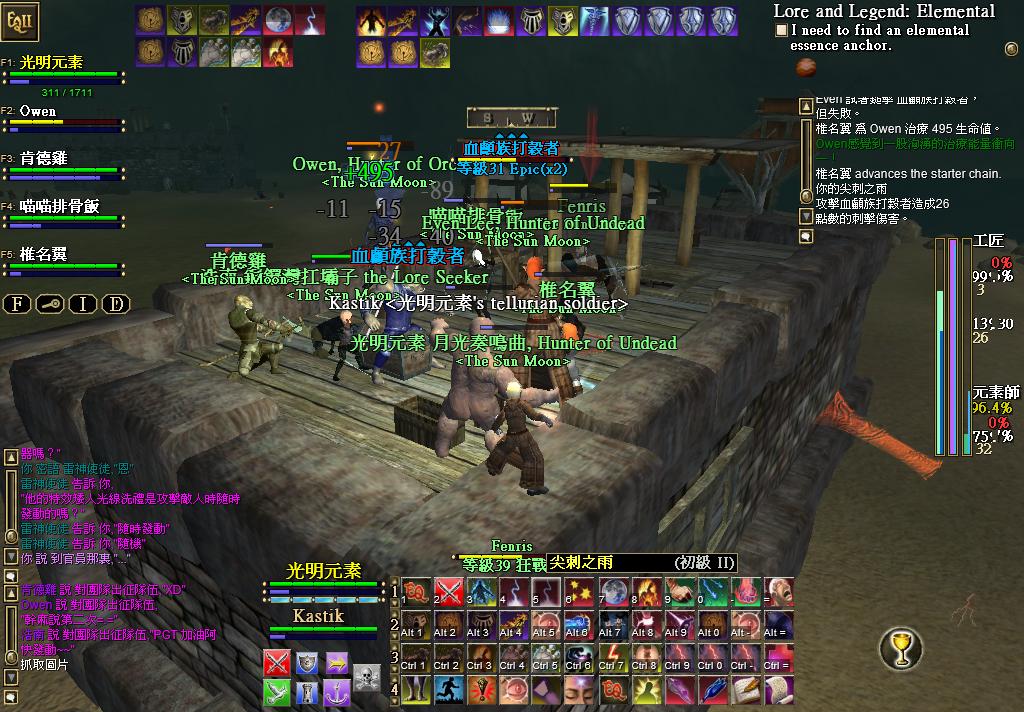Open the round I button

coord(83,304)
